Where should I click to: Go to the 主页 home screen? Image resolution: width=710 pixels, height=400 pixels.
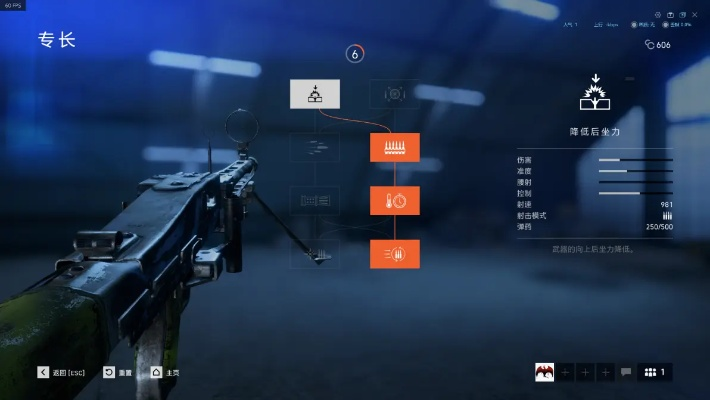(x=165, y=372)
